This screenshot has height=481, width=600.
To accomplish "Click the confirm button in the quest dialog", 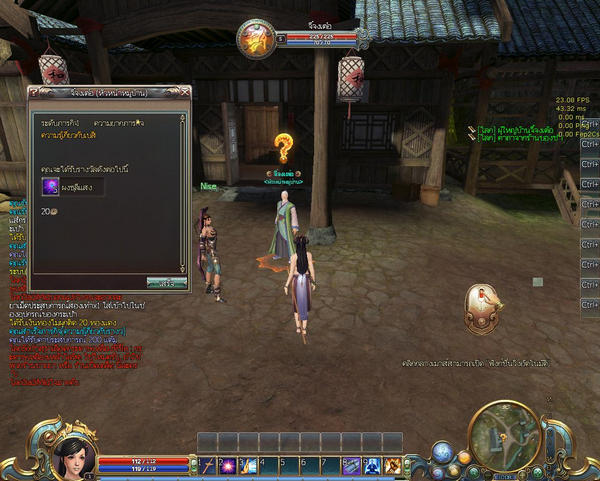I will coord(166,283).
